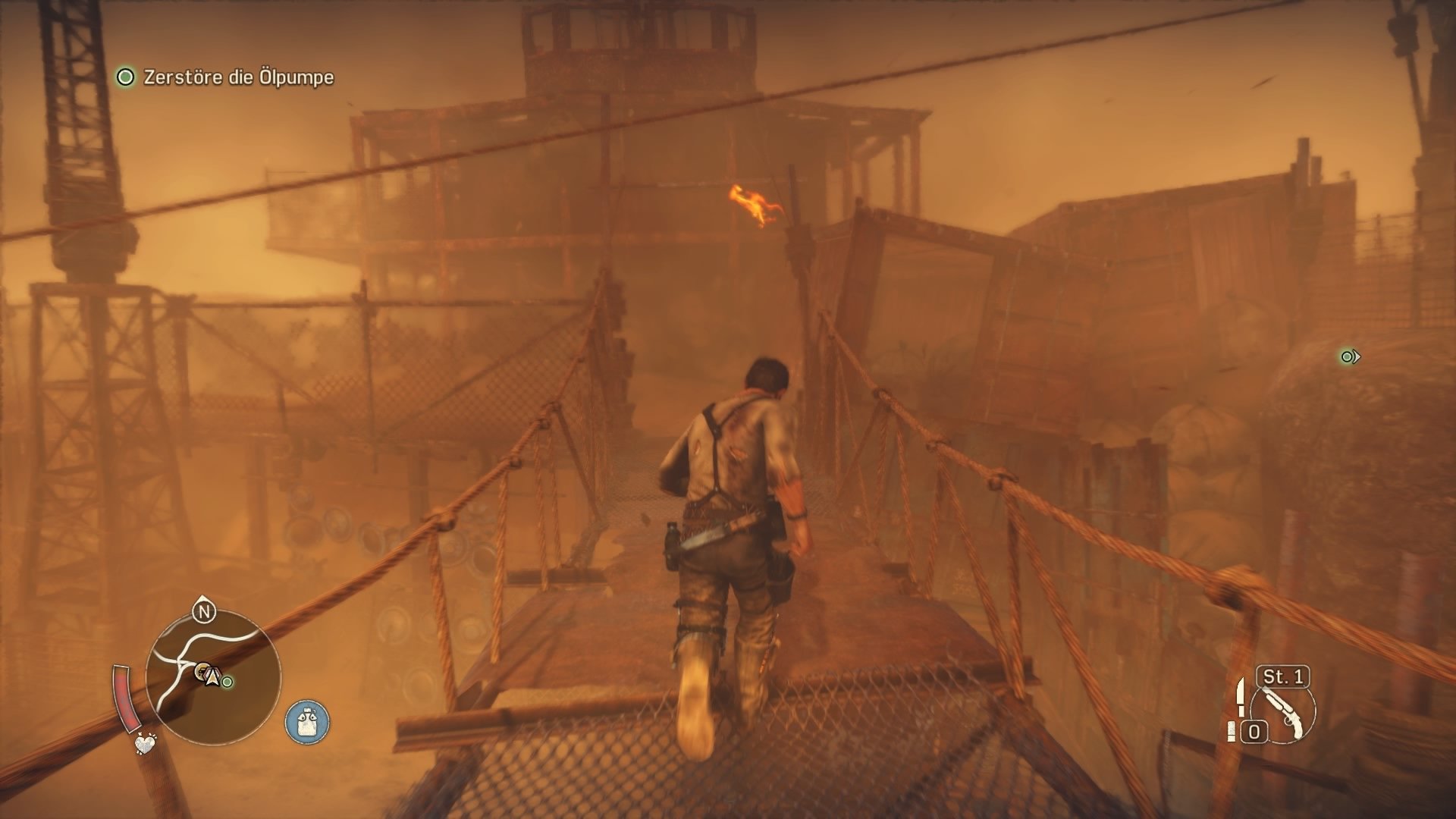Toggle the green objective dot on the minimap
This screenshot has height=819, width=1456.
coord(226,681)
